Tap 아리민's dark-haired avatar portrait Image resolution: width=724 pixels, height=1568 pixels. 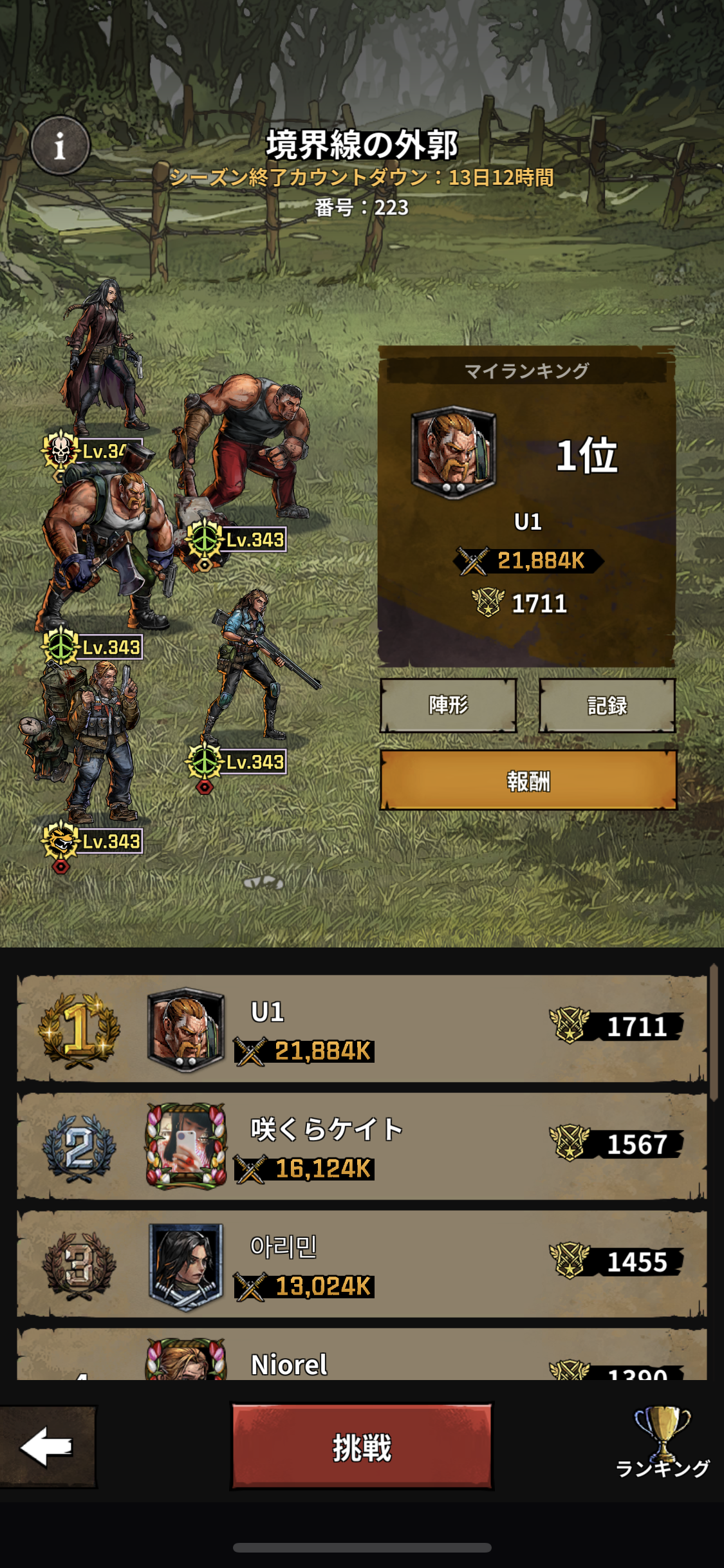(x=186, y=1265)
